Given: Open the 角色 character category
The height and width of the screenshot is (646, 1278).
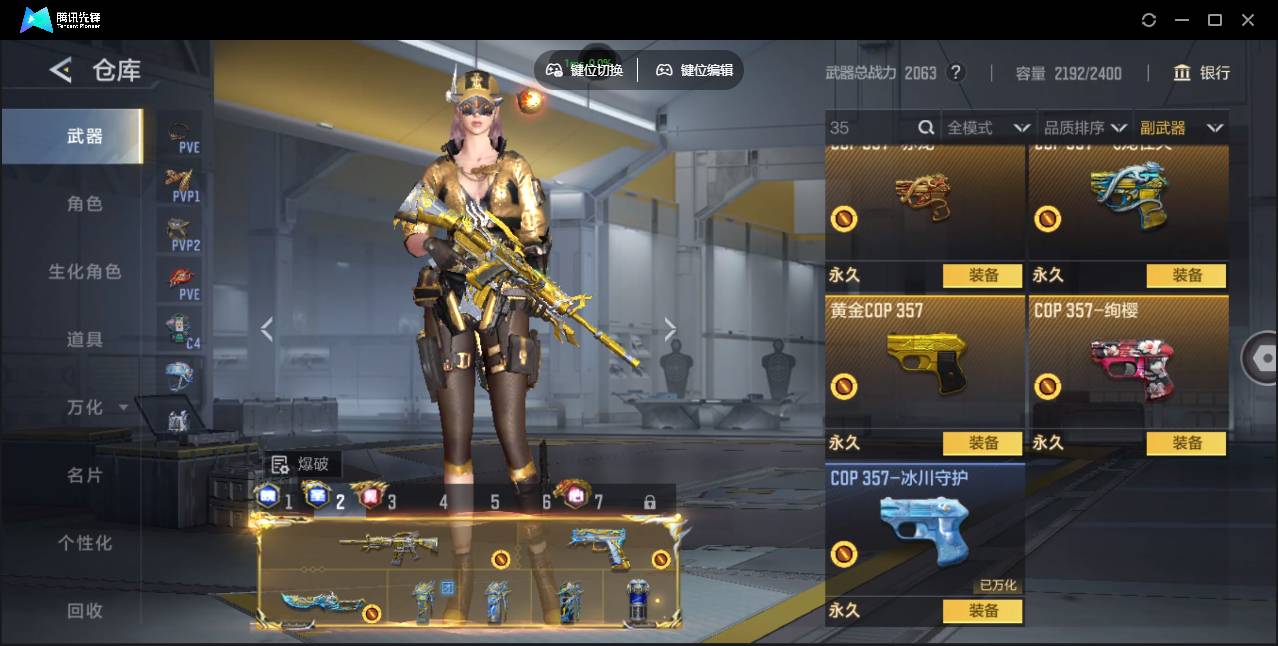Looking at the screenshot, I should [x=84, y=204].
